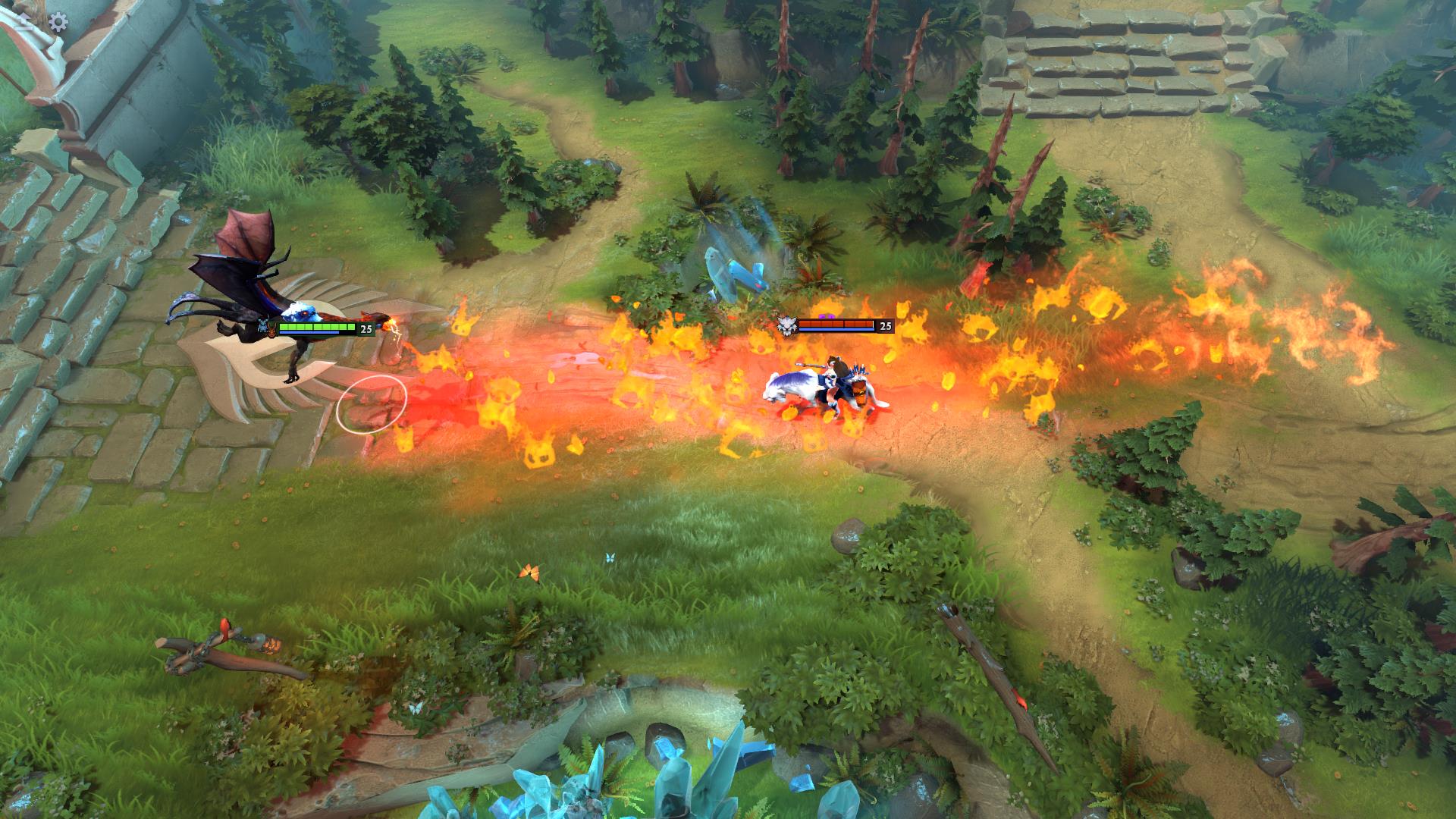Click the blue mana bar under the green health
The width and height of the screenshot is (1456, 819).
(309, 332)
